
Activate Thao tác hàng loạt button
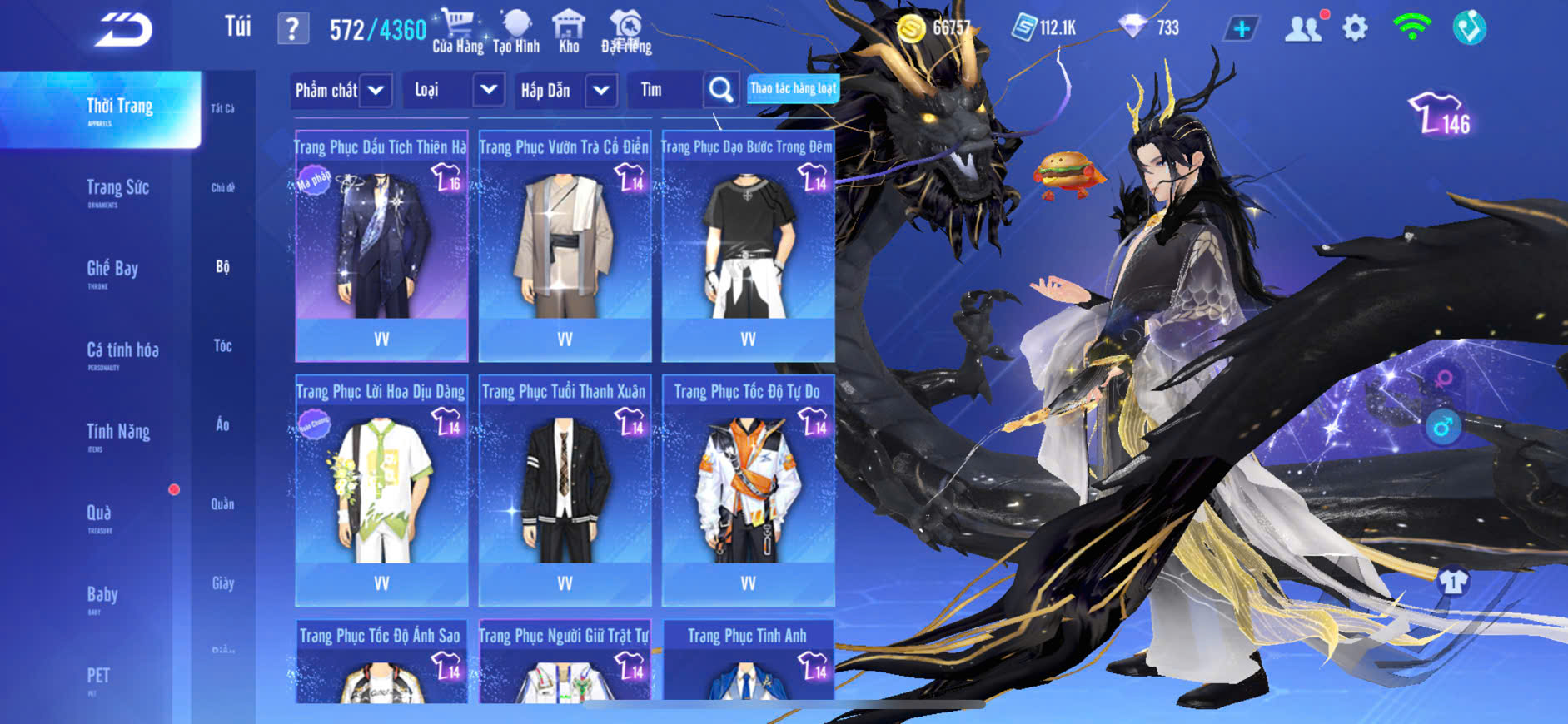click(x=793, y=88)
